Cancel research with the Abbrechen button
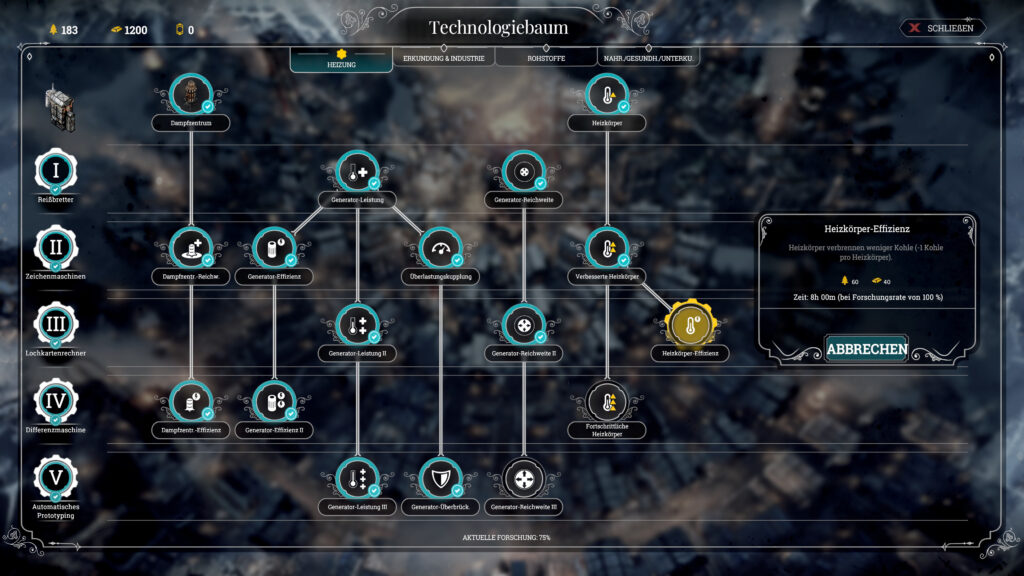The height and width of the screenshot is (576, 1024). (866, 349)
